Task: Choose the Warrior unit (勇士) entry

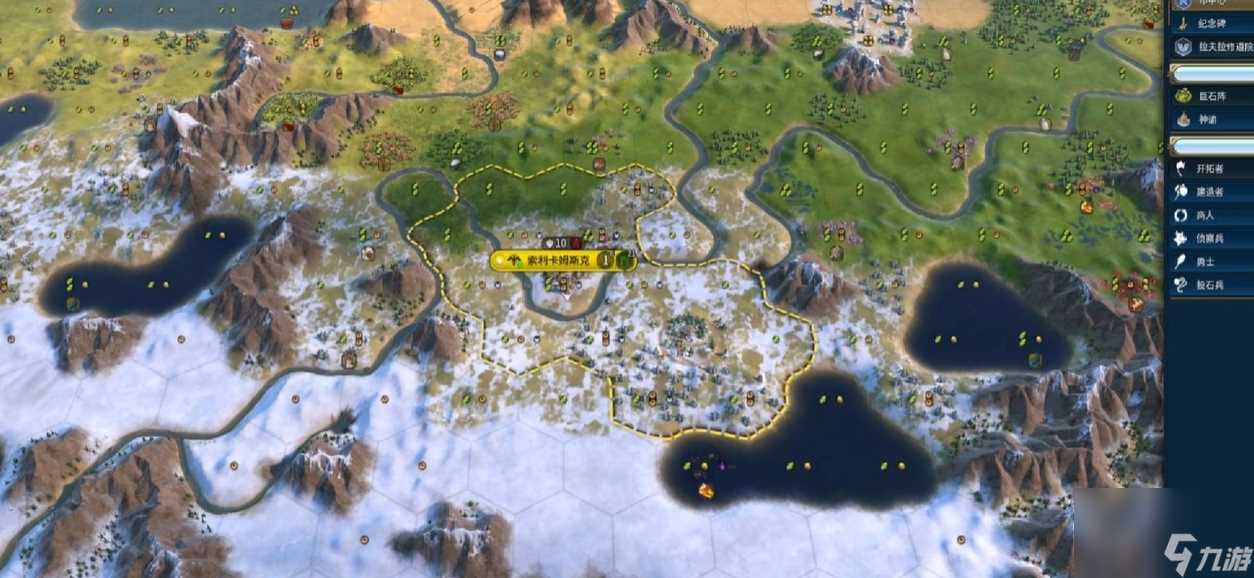Action: 1210,261
